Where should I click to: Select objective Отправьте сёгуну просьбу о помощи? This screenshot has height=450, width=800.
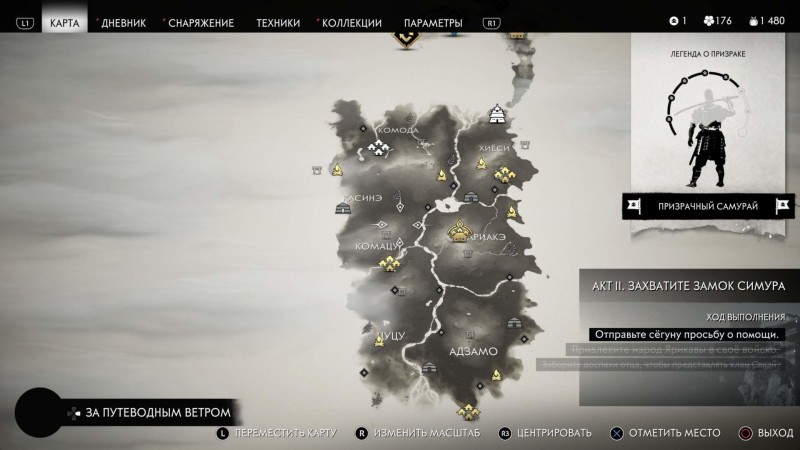[685, 335]
